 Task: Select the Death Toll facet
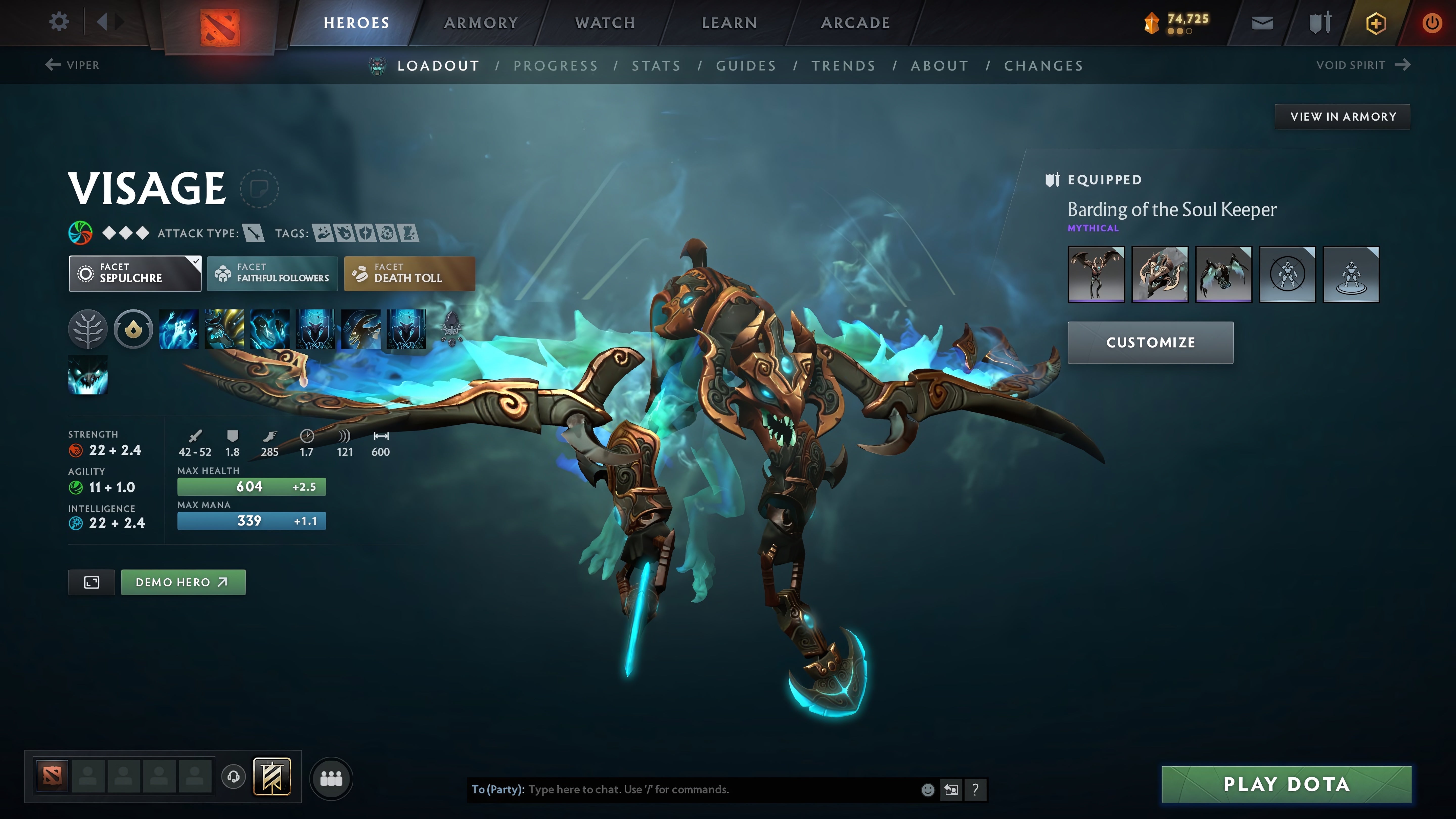coord(409,274)
